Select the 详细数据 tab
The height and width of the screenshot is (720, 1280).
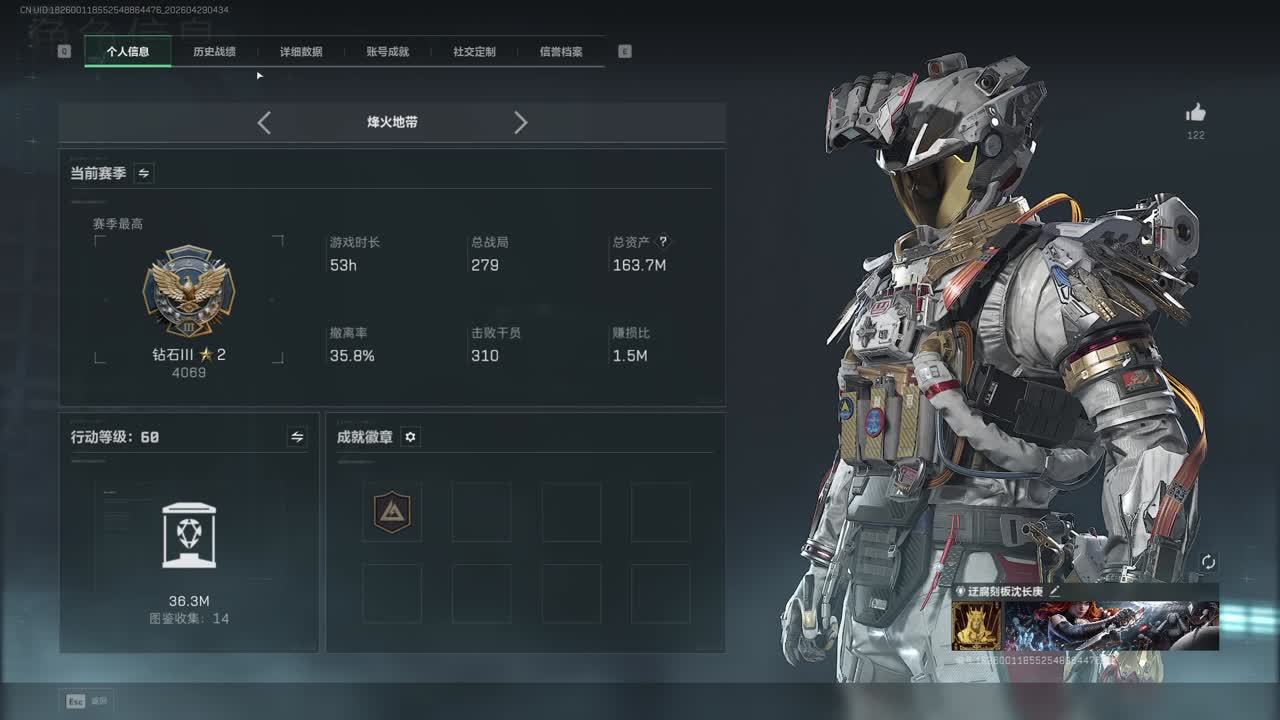tap(301, 51)
